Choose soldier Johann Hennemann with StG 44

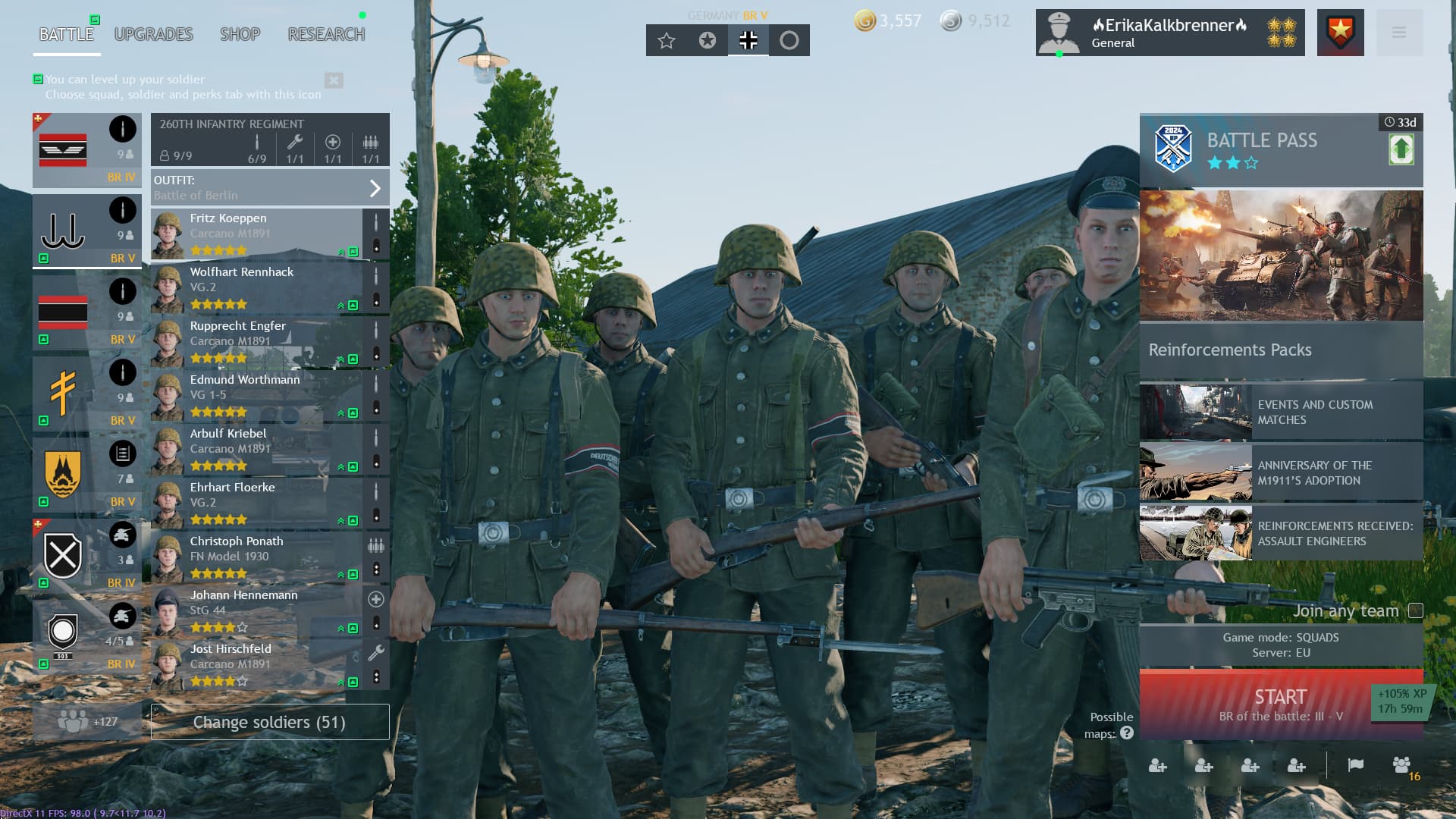tap(256, 611)
